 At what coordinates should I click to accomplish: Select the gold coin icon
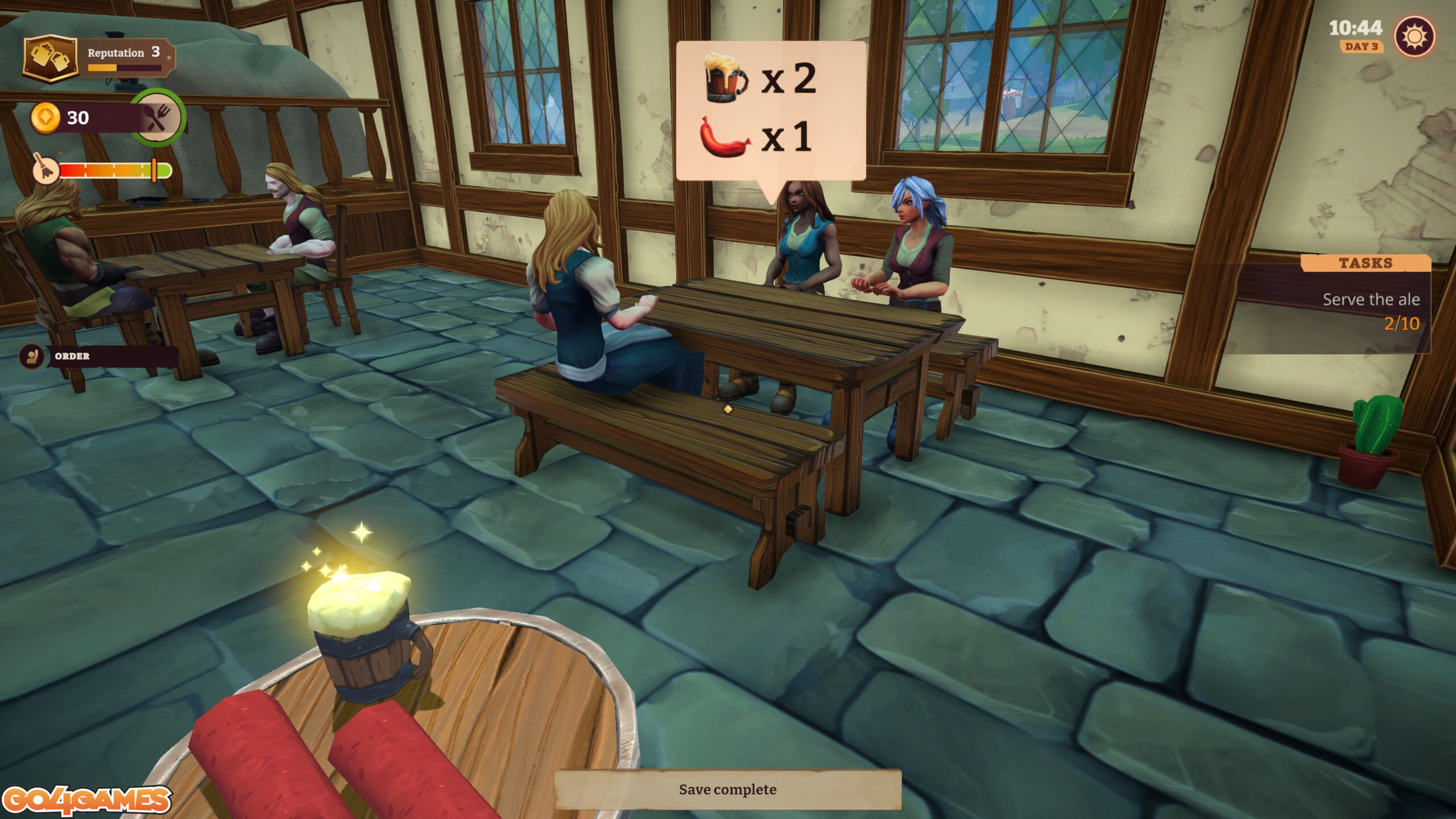pos(45,118)
